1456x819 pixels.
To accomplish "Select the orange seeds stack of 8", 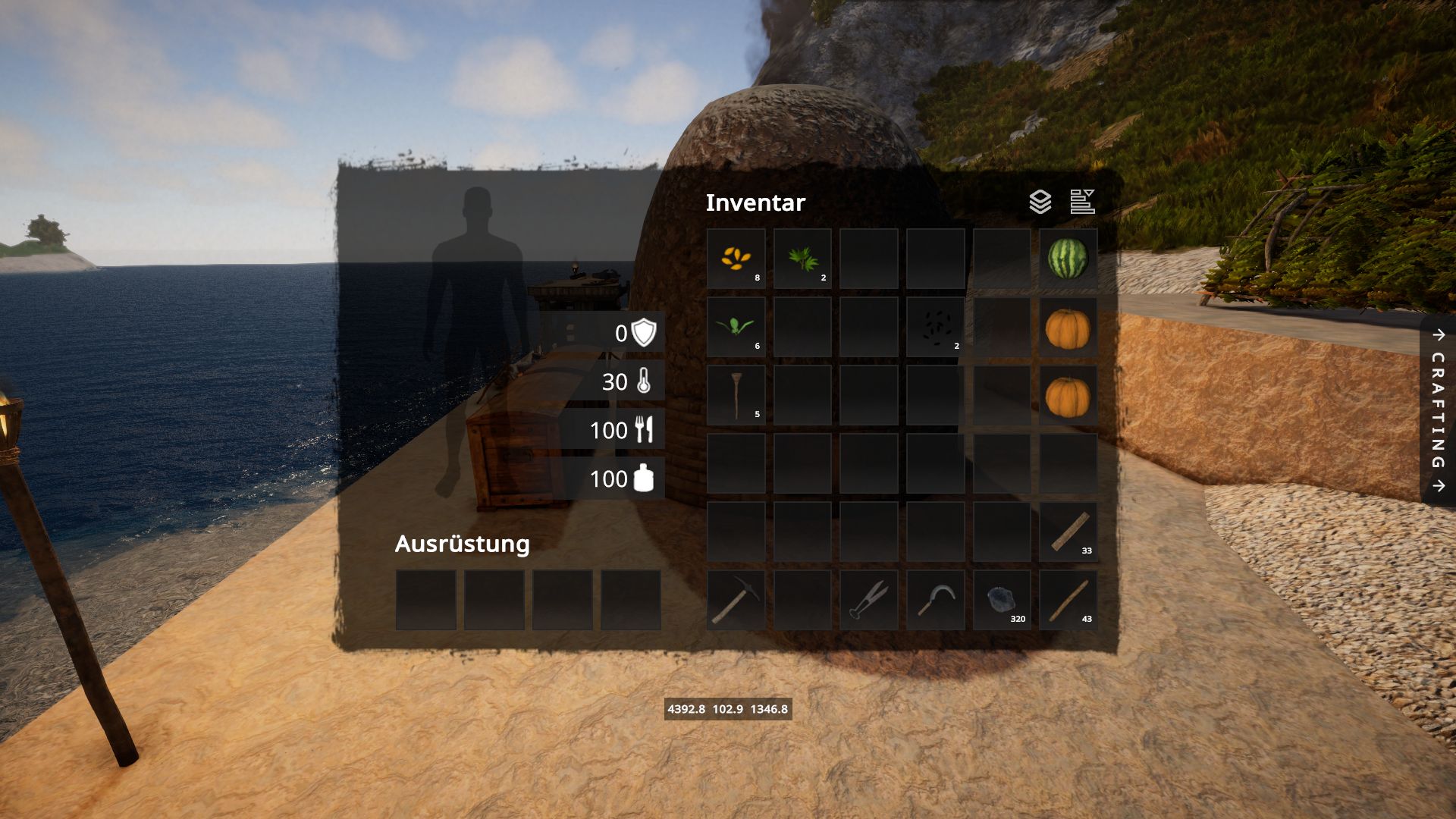I will coord(736,259).
